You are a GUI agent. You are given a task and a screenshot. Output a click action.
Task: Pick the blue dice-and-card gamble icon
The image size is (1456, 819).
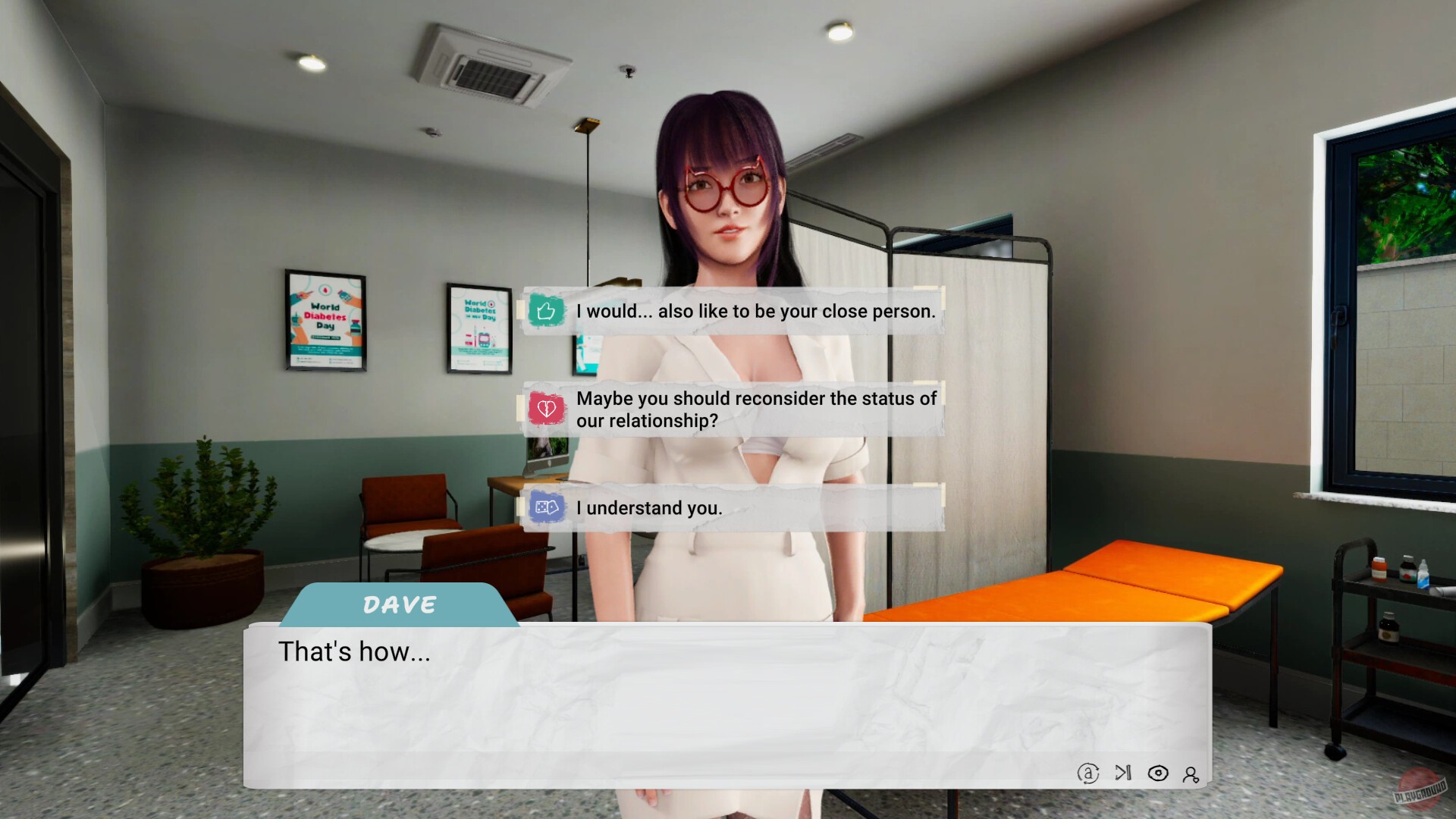(x=548, y=507)
